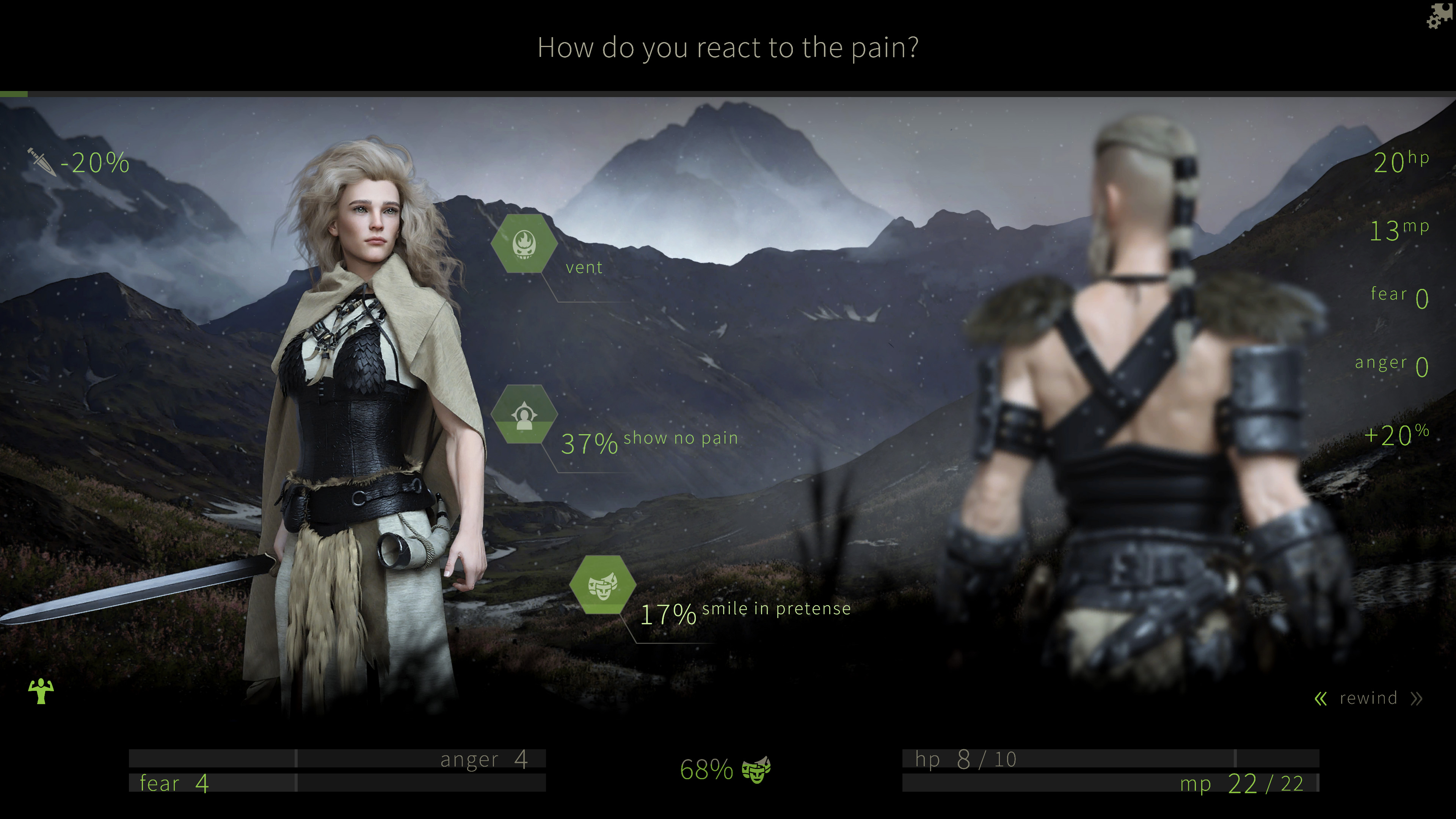
Task: Choose the "vent" reaction
Action: click(524, 243)
